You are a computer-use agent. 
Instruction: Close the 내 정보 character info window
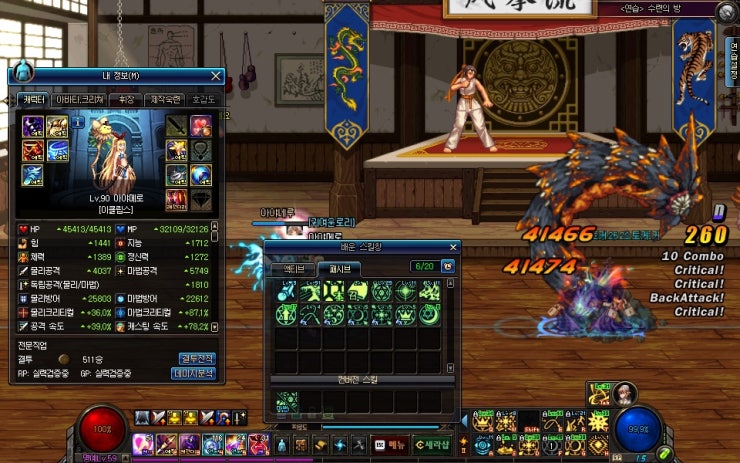[216, 75]
